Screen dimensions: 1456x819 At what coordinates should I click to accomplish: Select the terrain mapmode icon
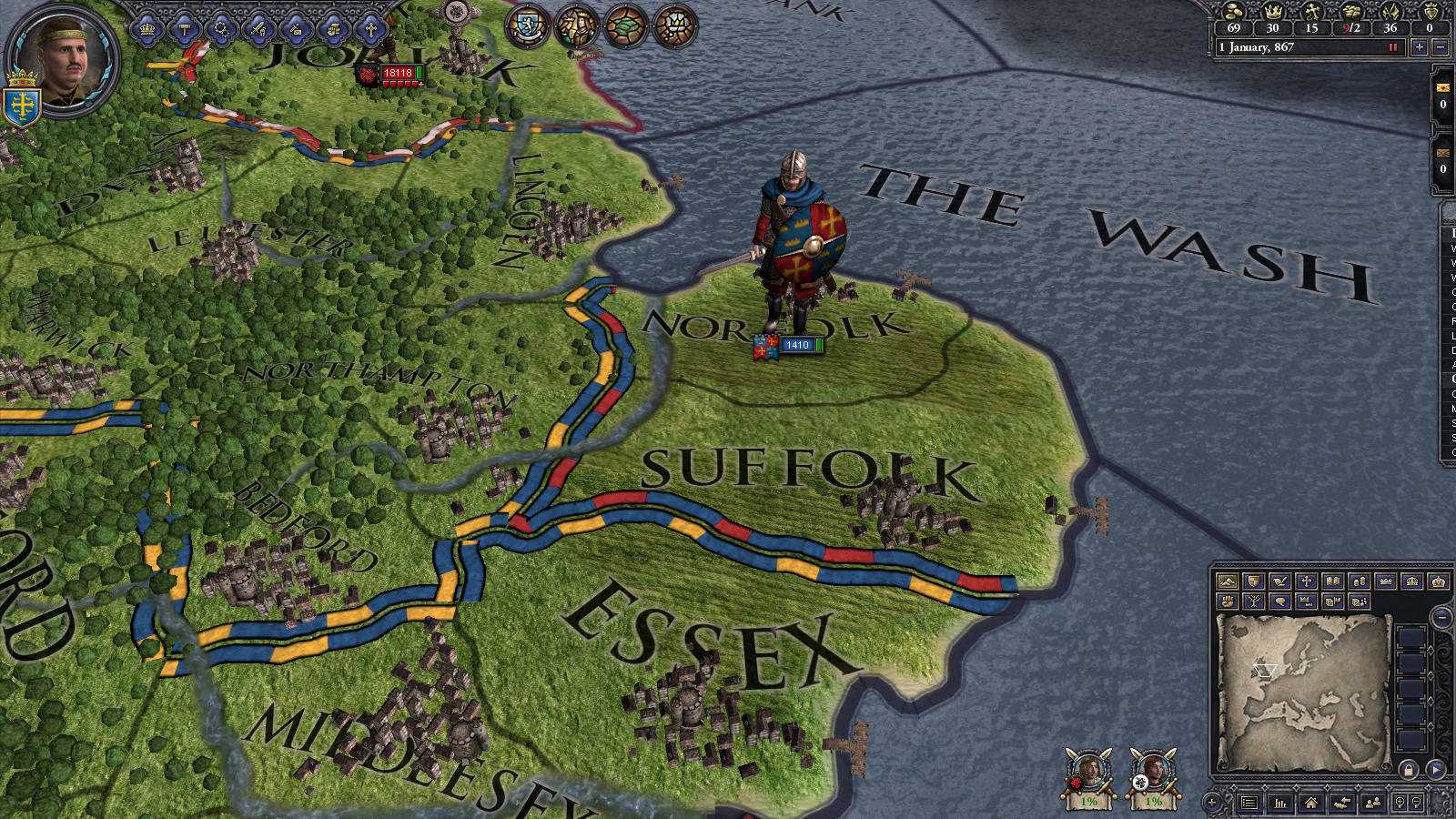[1227, 581]
